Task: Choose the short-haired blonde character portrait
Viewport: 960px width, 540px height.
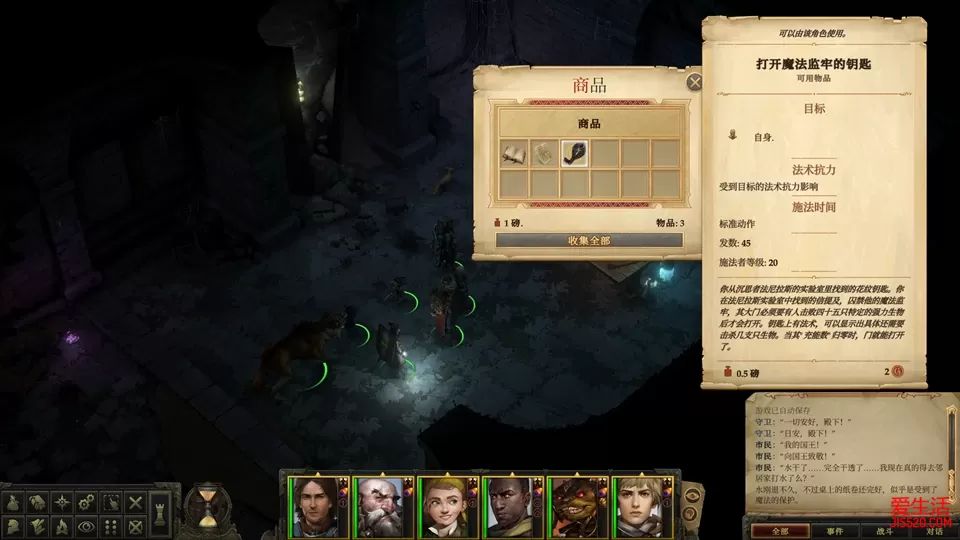Action: click(639, 507)
